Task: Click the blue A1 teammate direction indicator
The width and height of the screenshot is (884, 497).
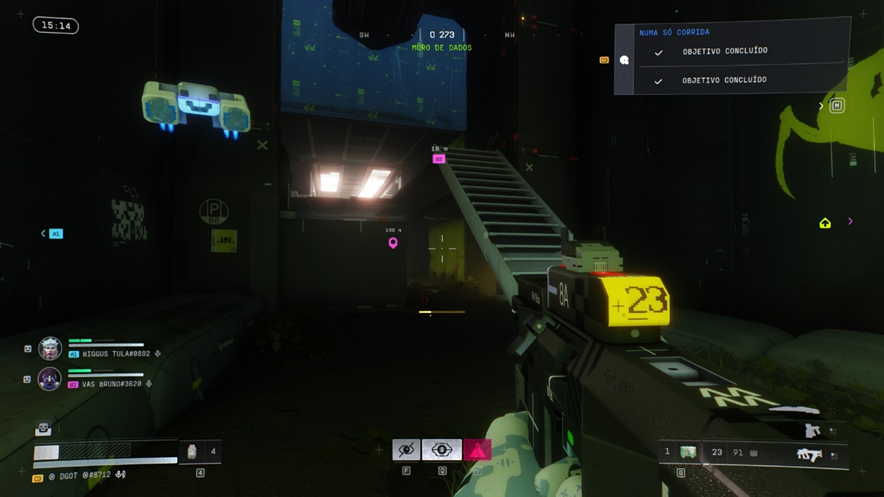Action: (56, 234)
